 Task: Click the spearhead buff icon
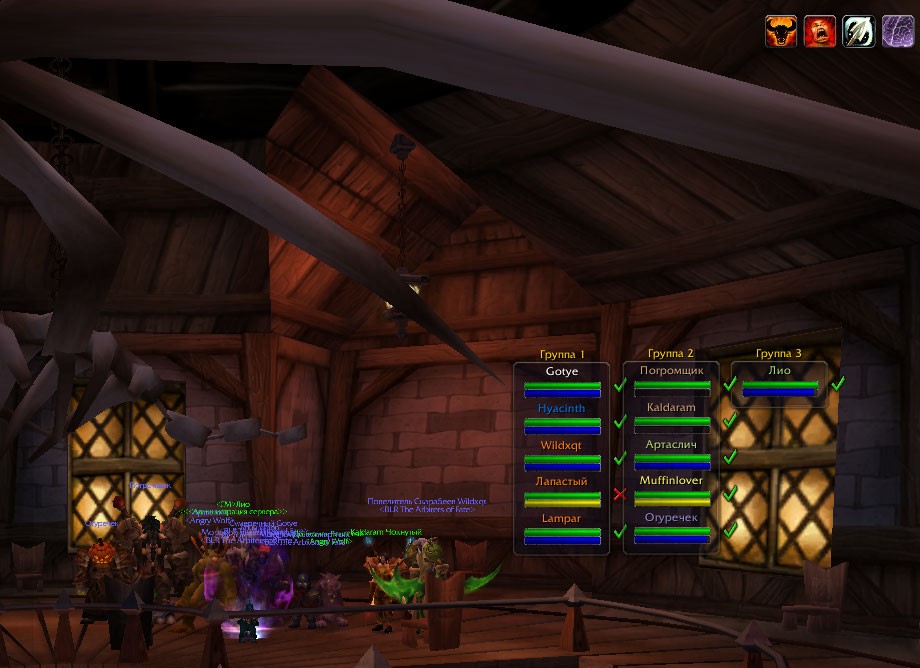859,31
